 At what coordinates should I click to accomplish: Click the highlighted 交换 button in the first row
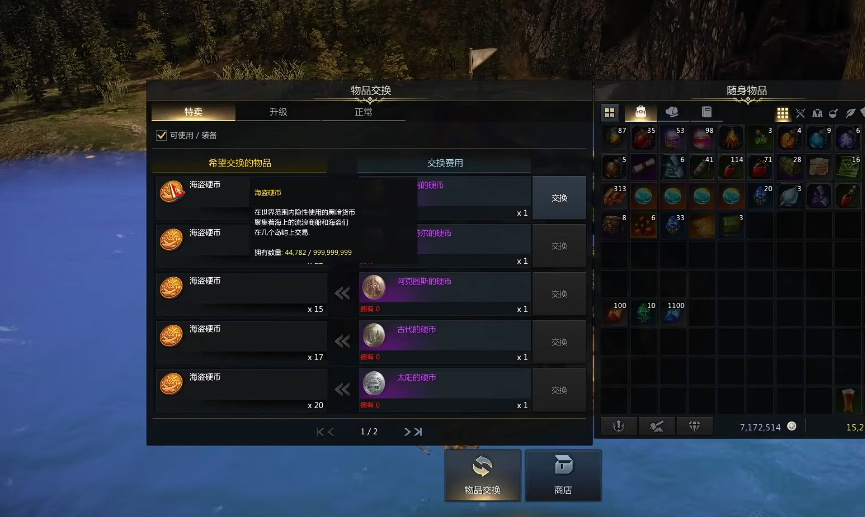559,198
